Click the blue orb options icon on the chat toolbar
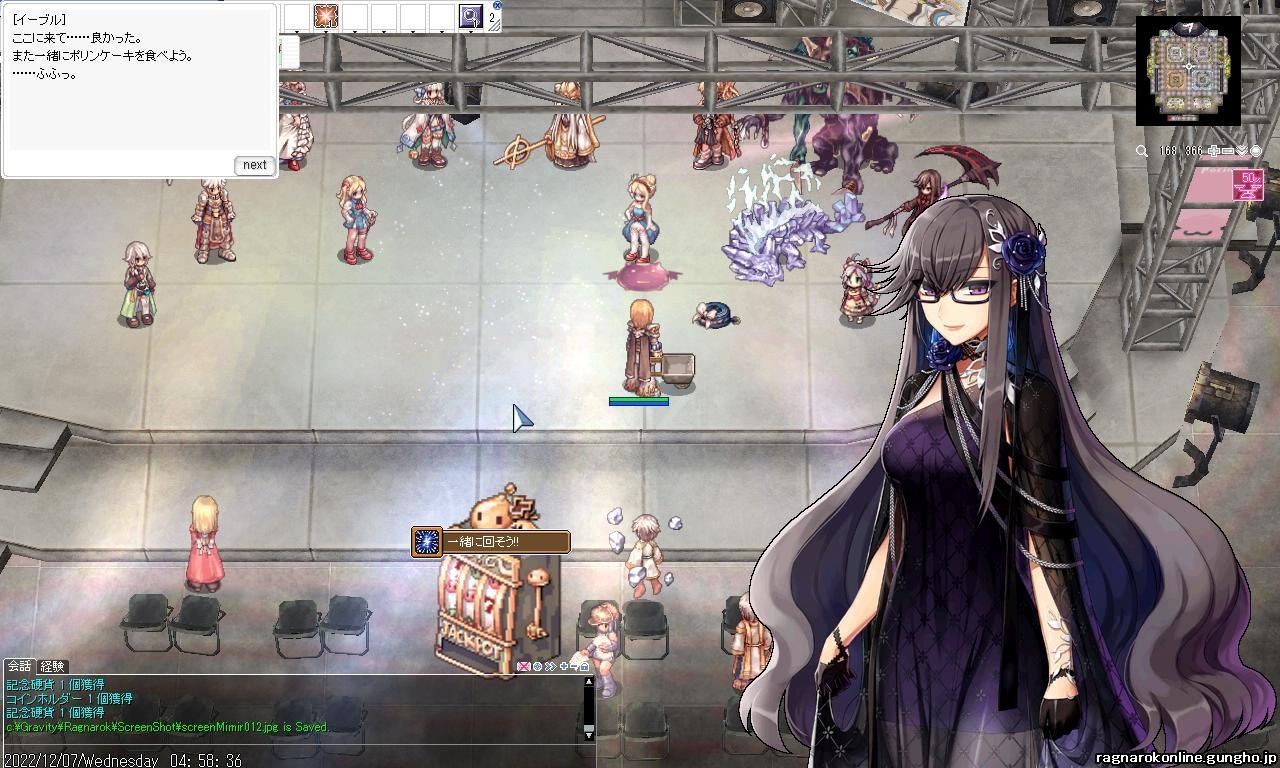 click(x=537, y=666)
